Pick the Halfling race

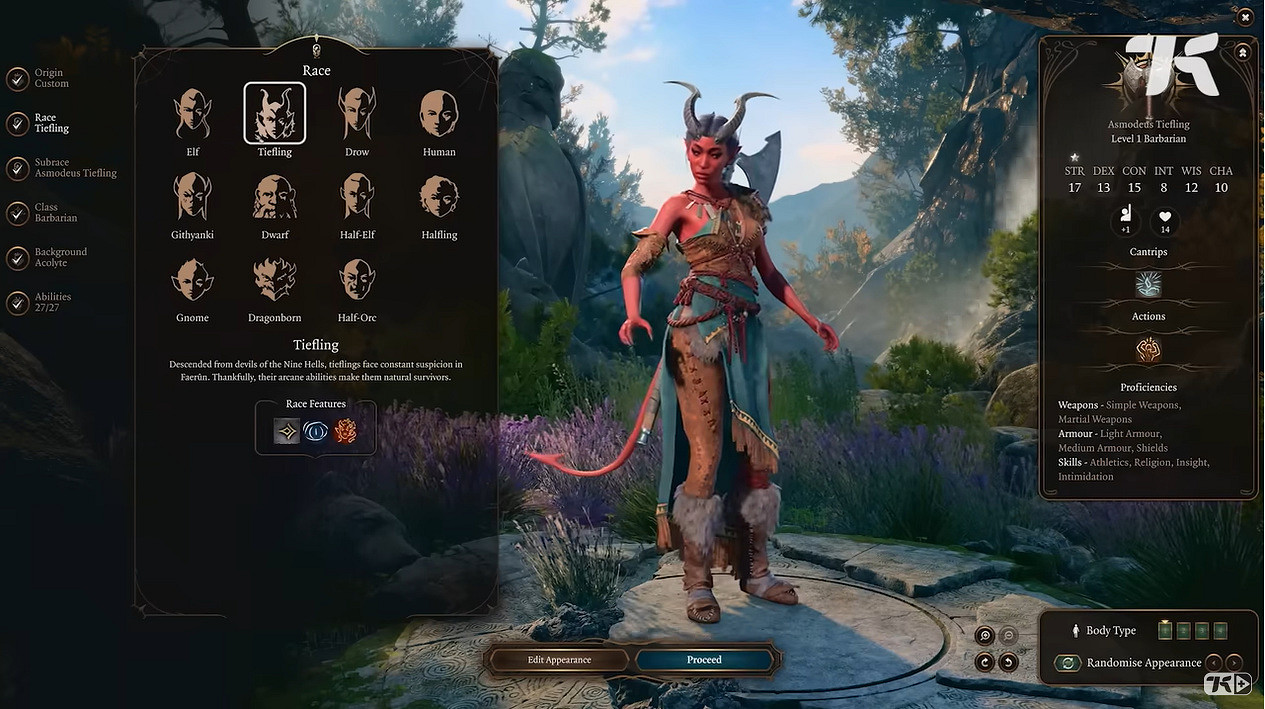pos(439,196)
